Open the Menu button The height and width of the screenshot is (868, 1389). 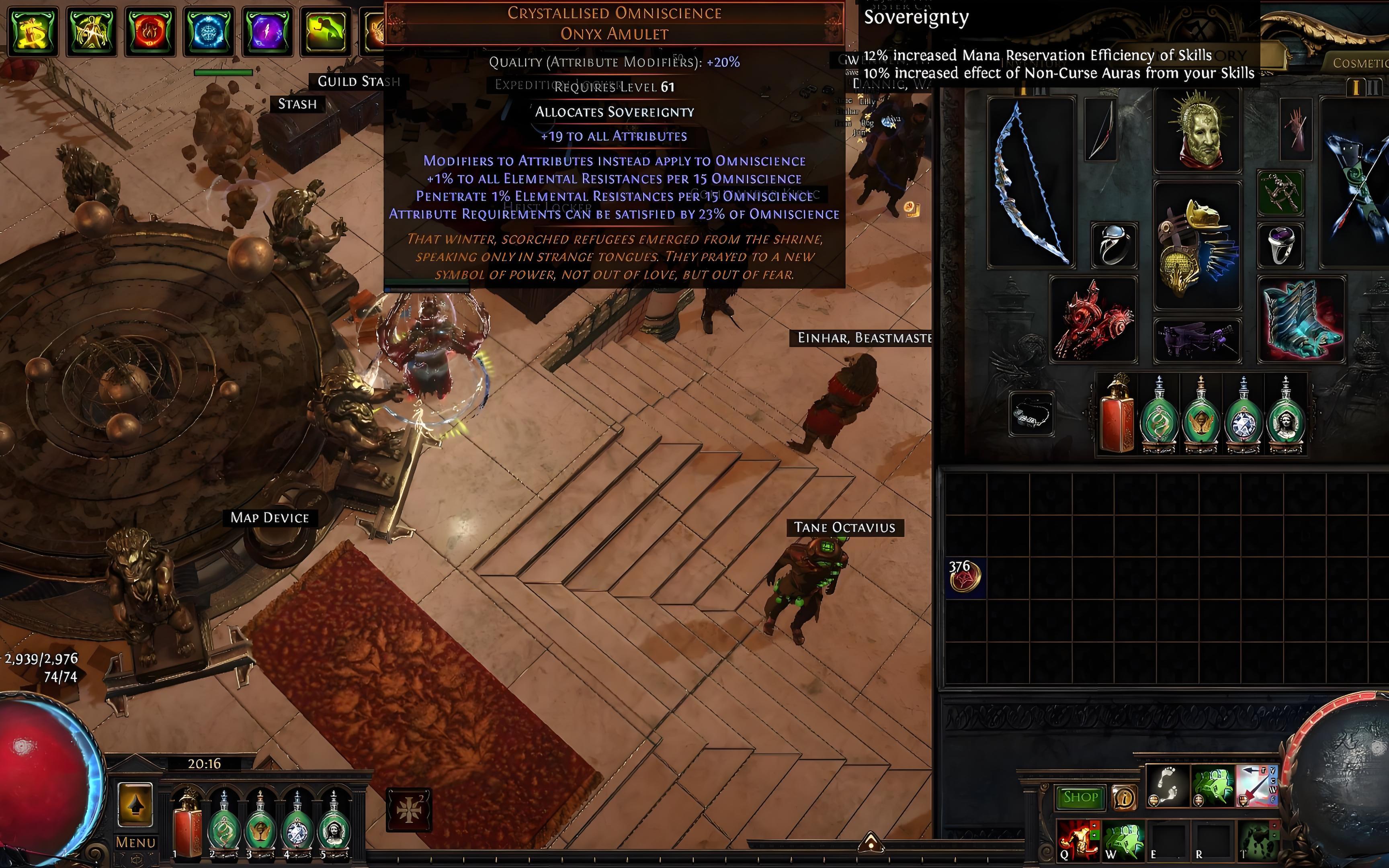click(x=135, y=842)
